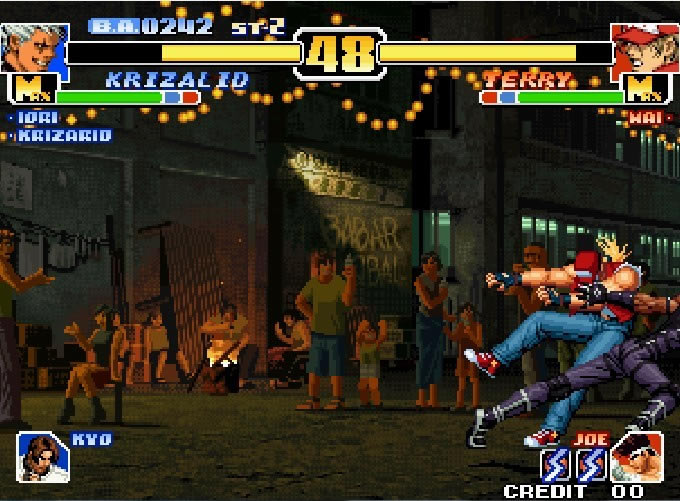680x501 pixels.
Task: Click the M mode icon beside Terry's portrait
Action: (x=639, y=91)
